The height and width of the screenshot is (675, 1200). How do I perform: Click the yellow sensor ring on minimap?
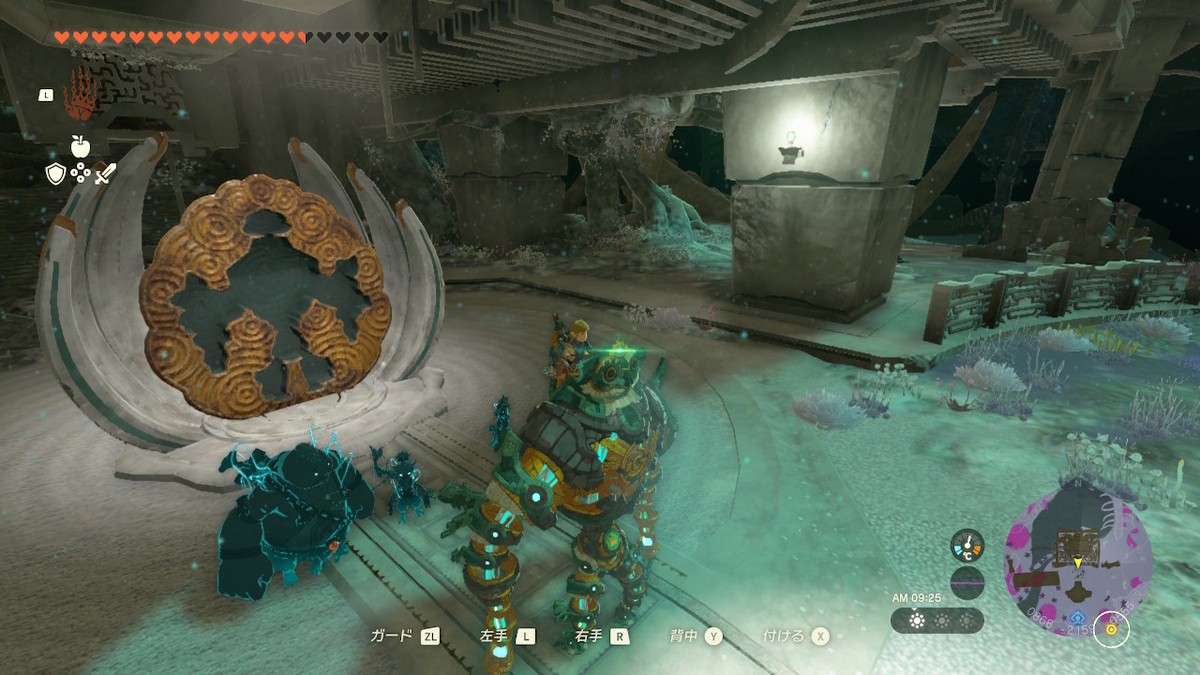coord(1109,629)
